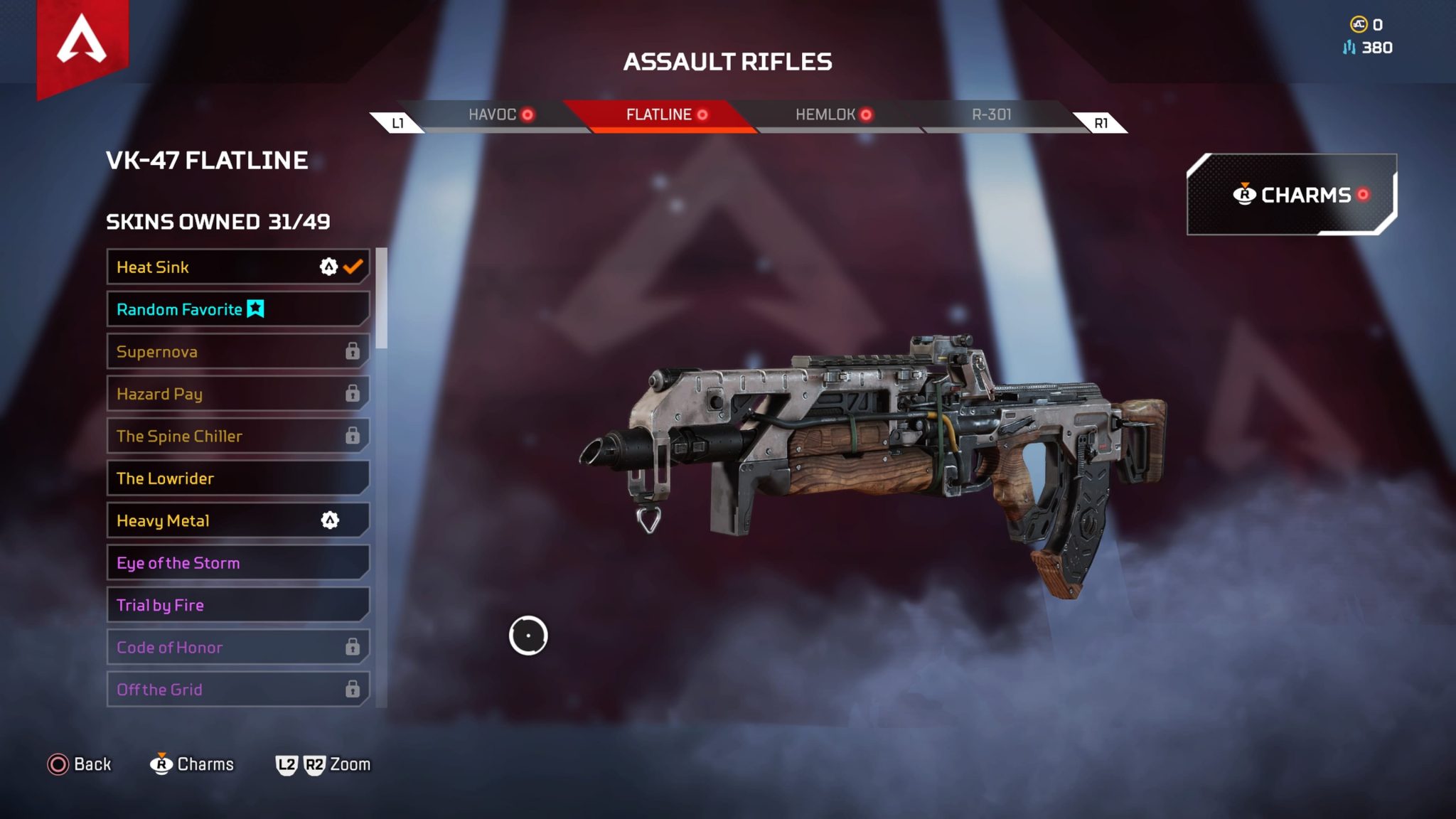Select the Heat Sink skin
Viewport: 1456px width, 819px height.
pos(237,267)
